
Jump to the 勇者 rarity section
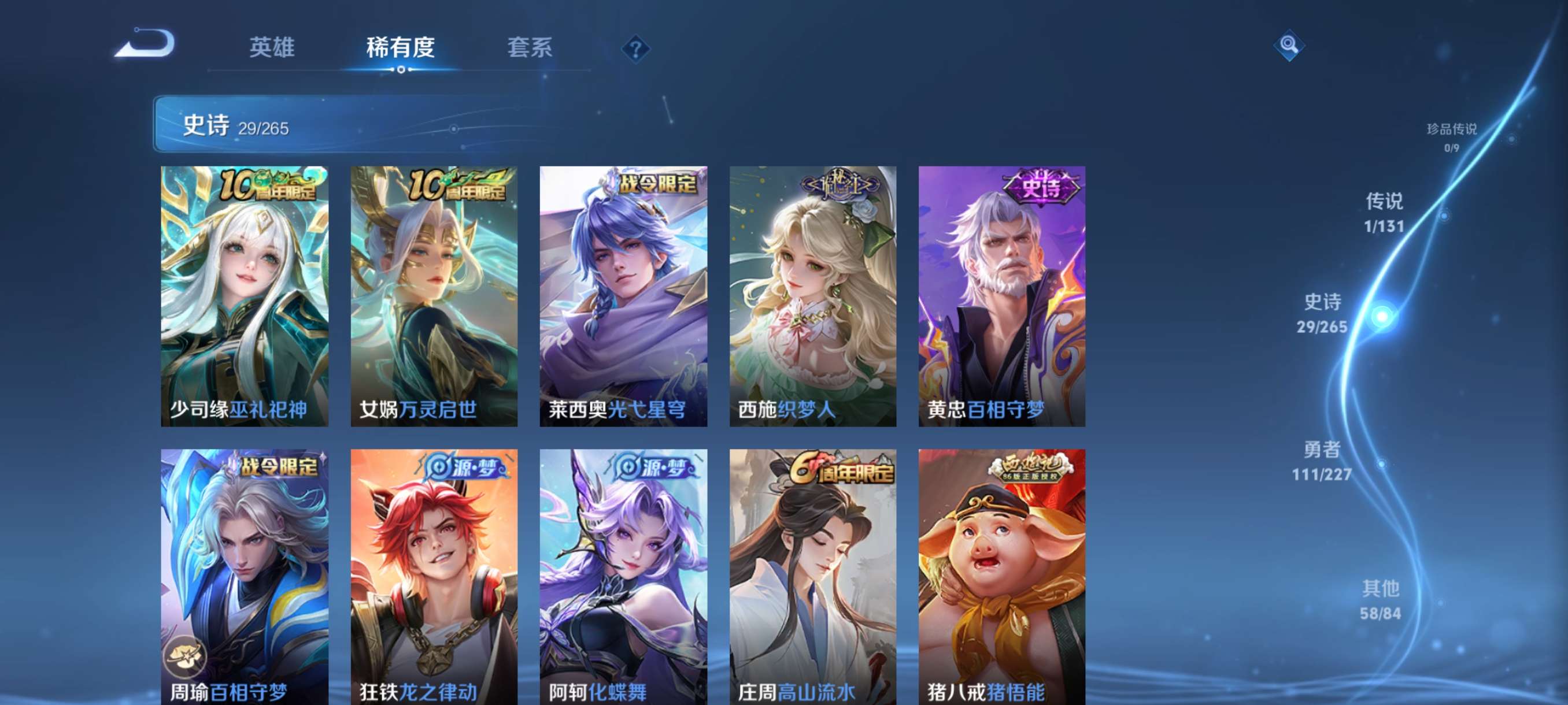point(1322,461)
